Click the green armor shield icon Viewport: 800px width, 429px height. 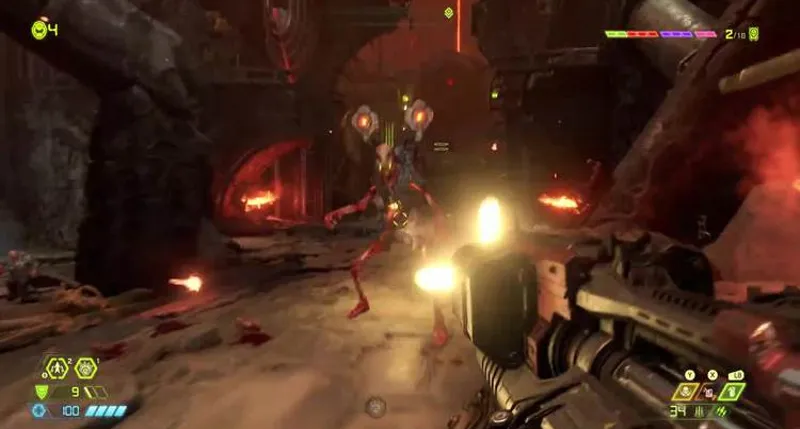[x=41, y=392]
